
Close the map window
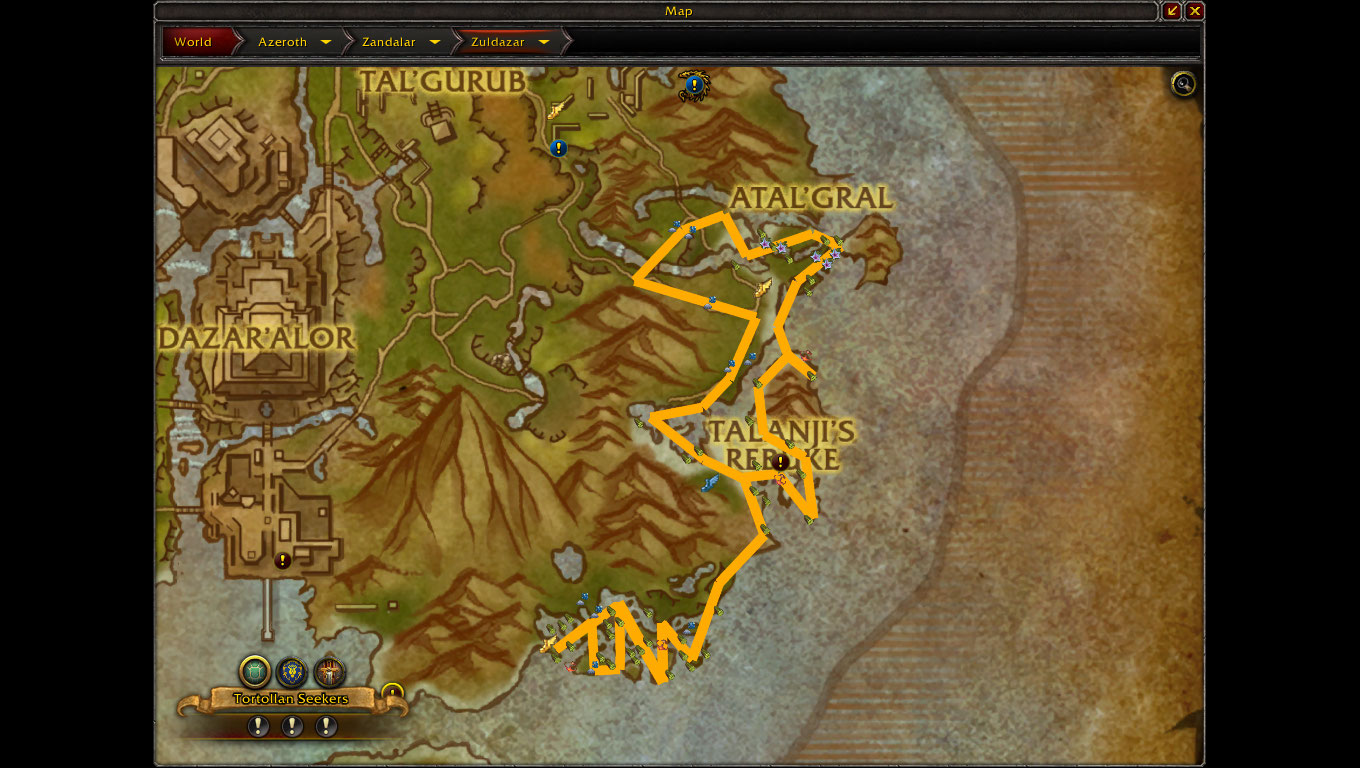1195,11
